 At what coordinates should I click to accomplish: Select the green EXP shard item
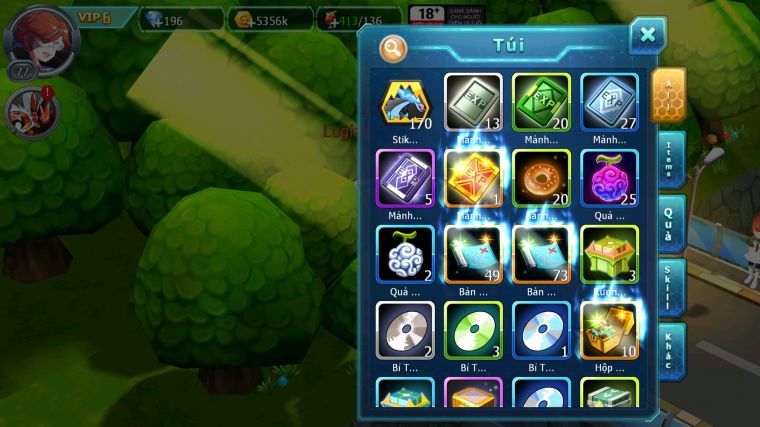click(x=541, y=102)
